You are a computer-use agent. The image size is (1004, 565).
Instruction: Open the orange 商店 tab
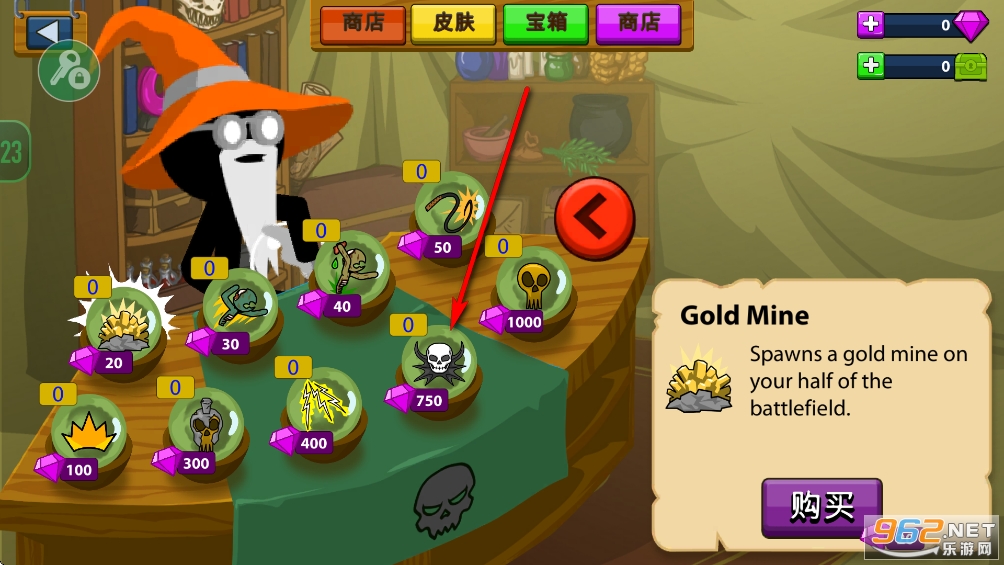(362, 24)
